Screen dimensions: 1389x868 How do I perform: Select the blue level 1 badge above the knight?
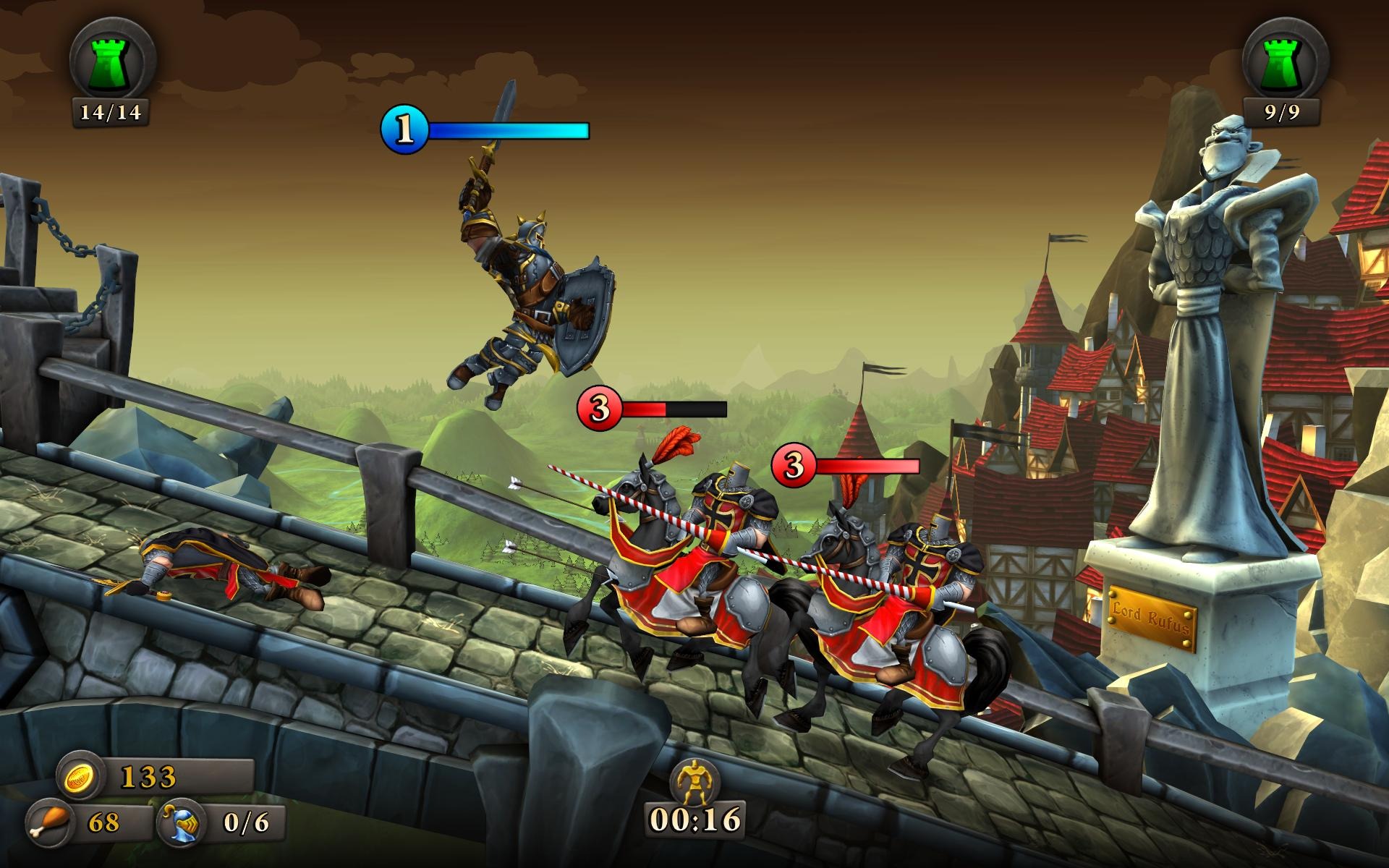click(x=405, y=130)
